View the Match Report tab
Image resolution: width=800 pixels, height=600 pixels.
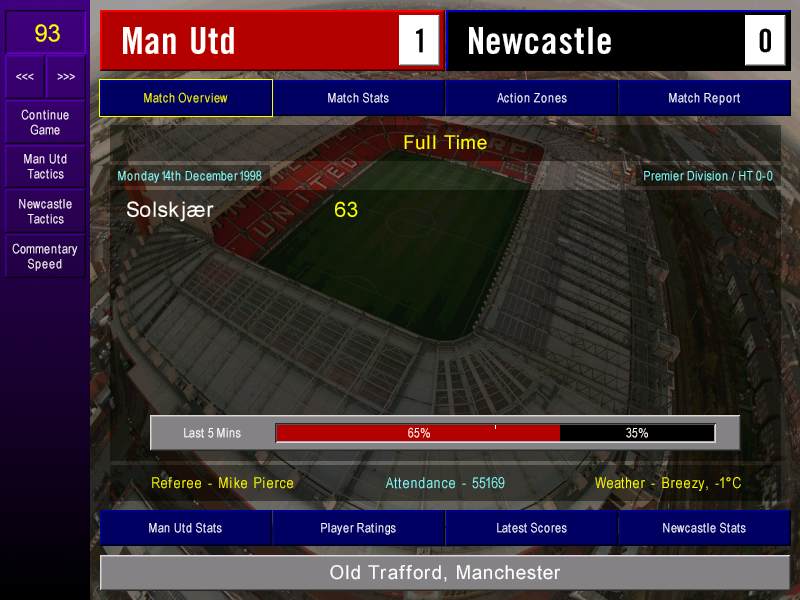click(x=704, y=98)
